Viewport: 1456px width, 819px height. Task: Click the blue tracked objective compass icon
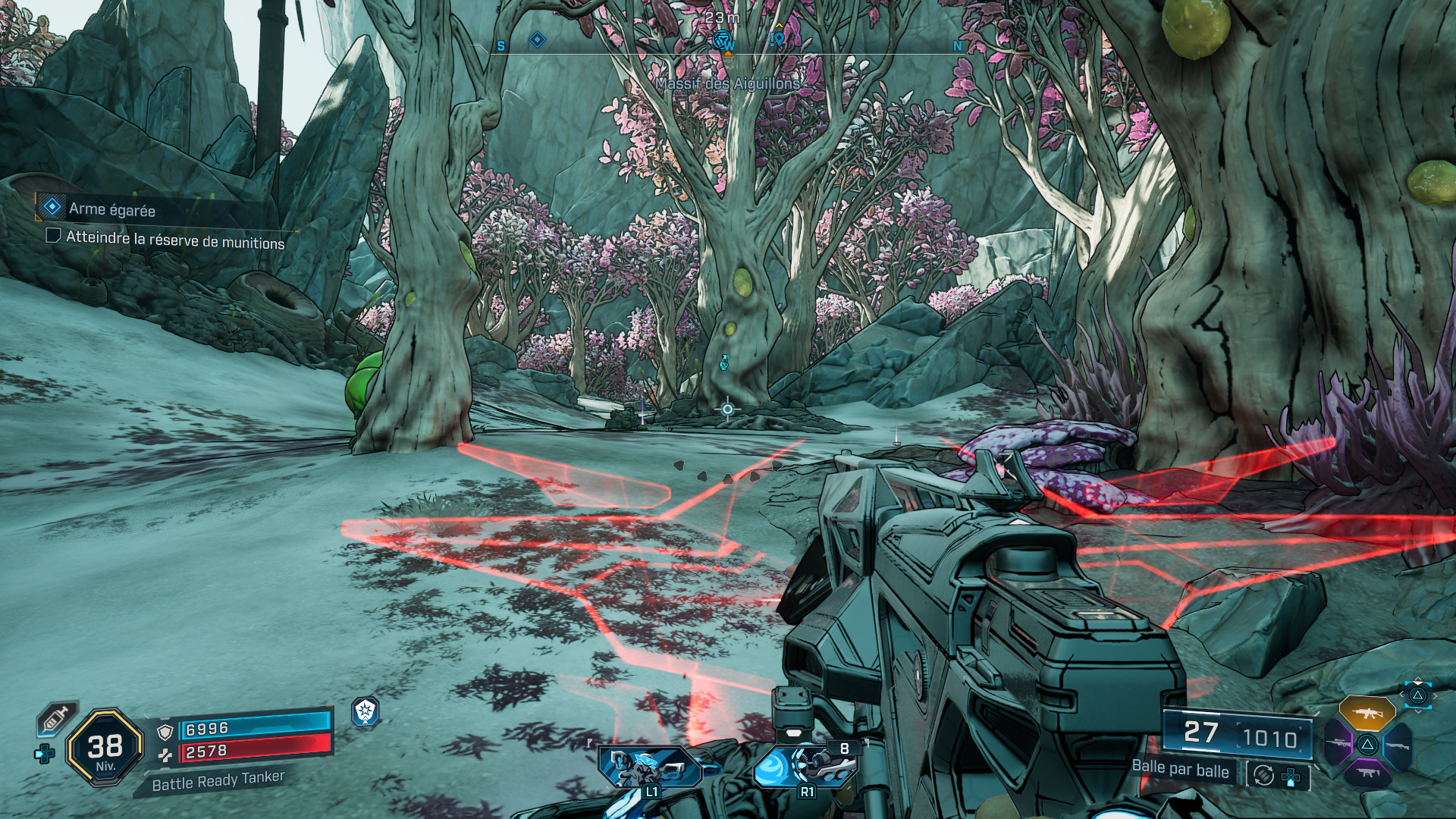tap(724, 39)
